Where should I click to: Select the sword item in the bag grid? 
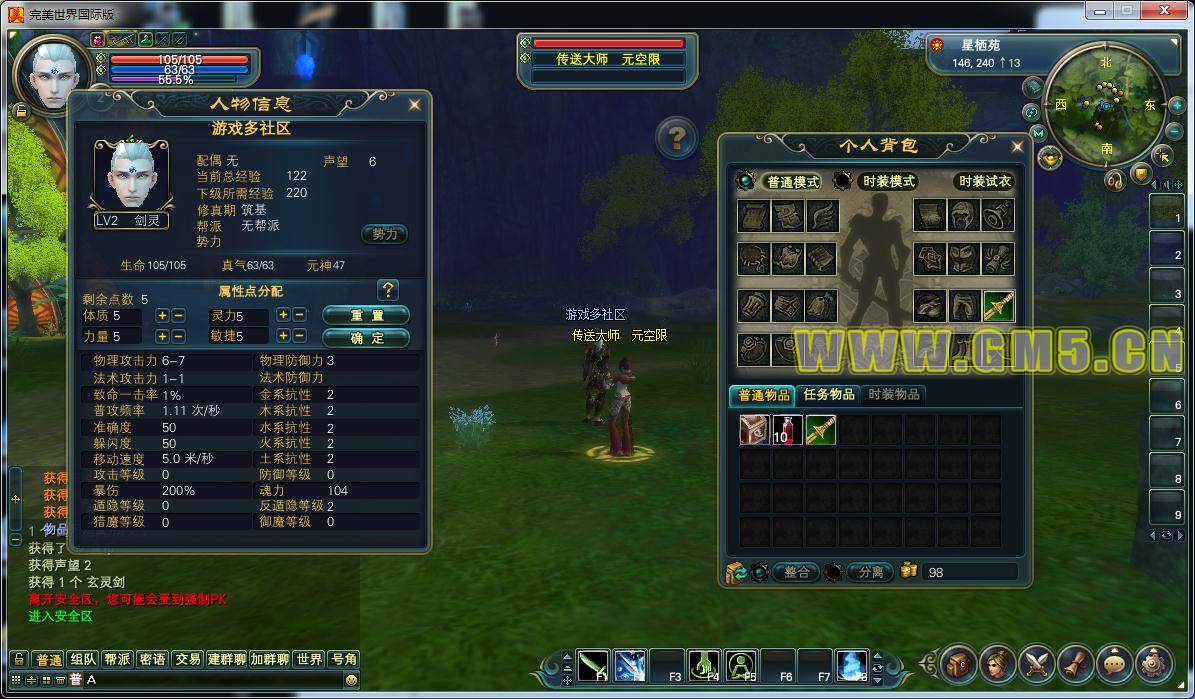820,430
